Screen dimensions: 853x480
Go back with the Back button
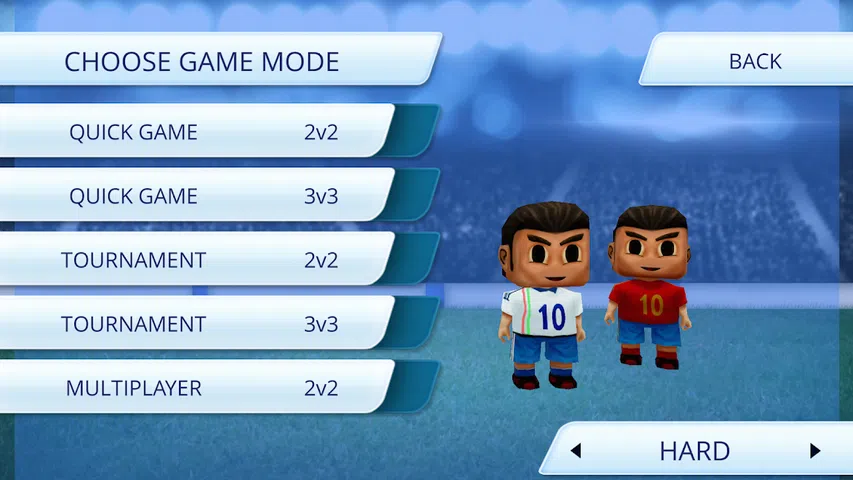click(x=754, y=61)
